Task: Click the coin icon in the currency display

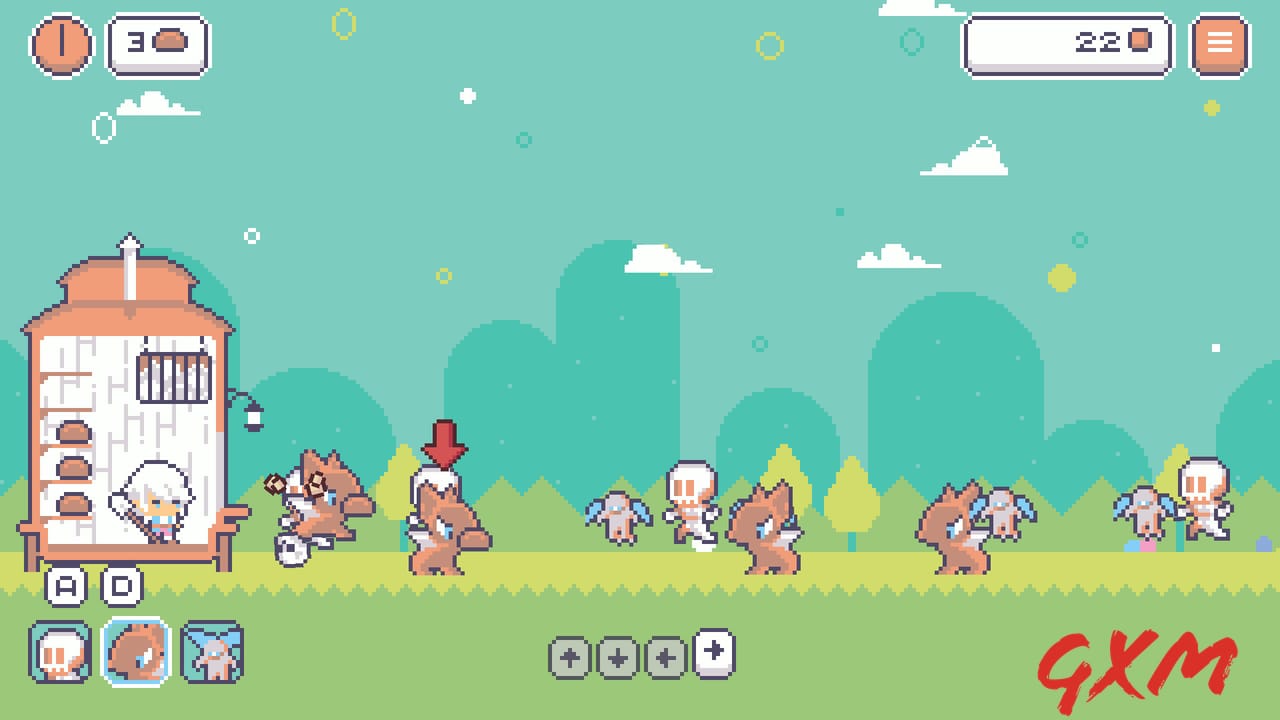Action: coord(1140,43)
